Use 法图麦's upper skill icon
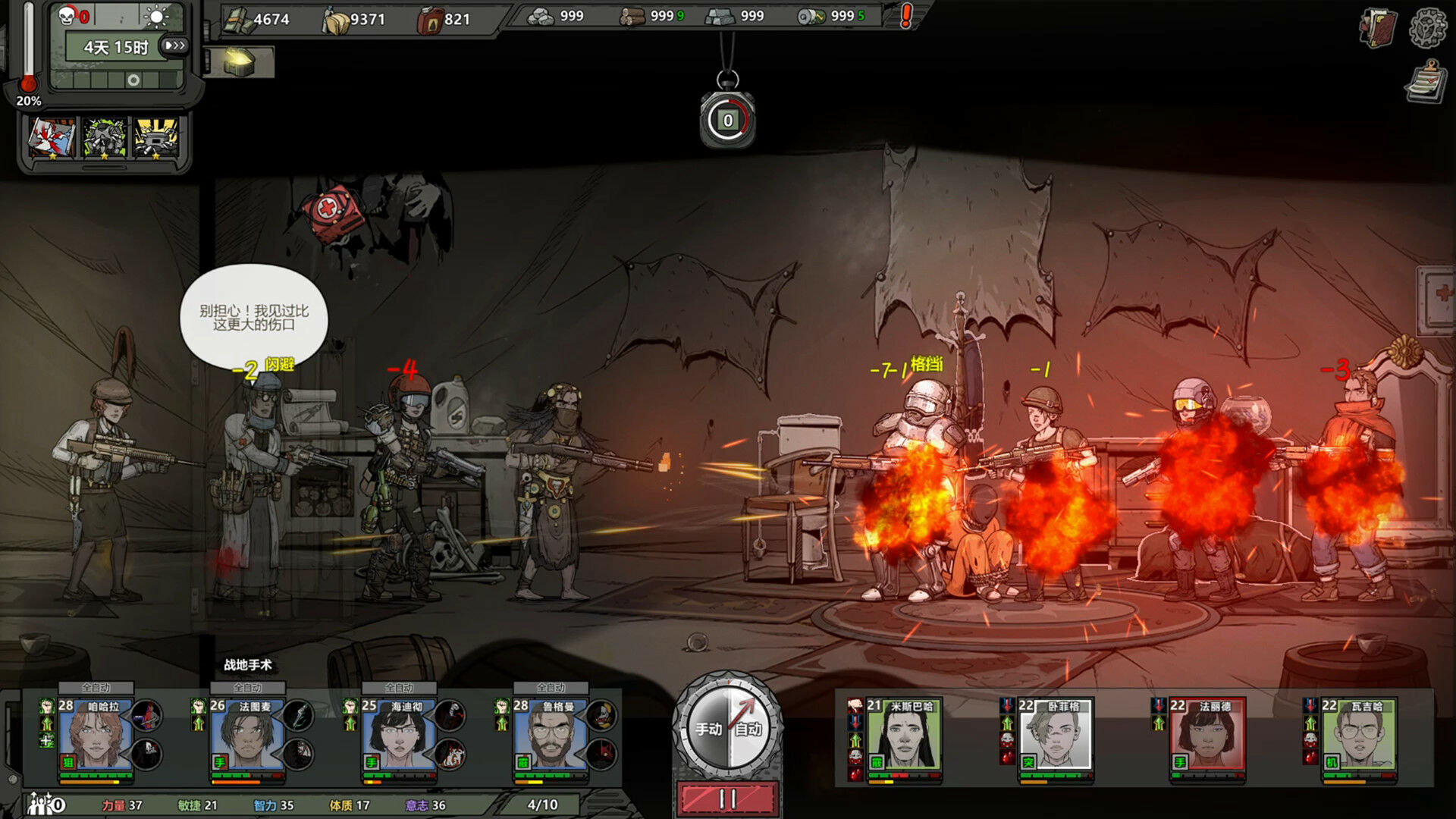Viewport: 1456px width, 819px height. click(300, 715)
